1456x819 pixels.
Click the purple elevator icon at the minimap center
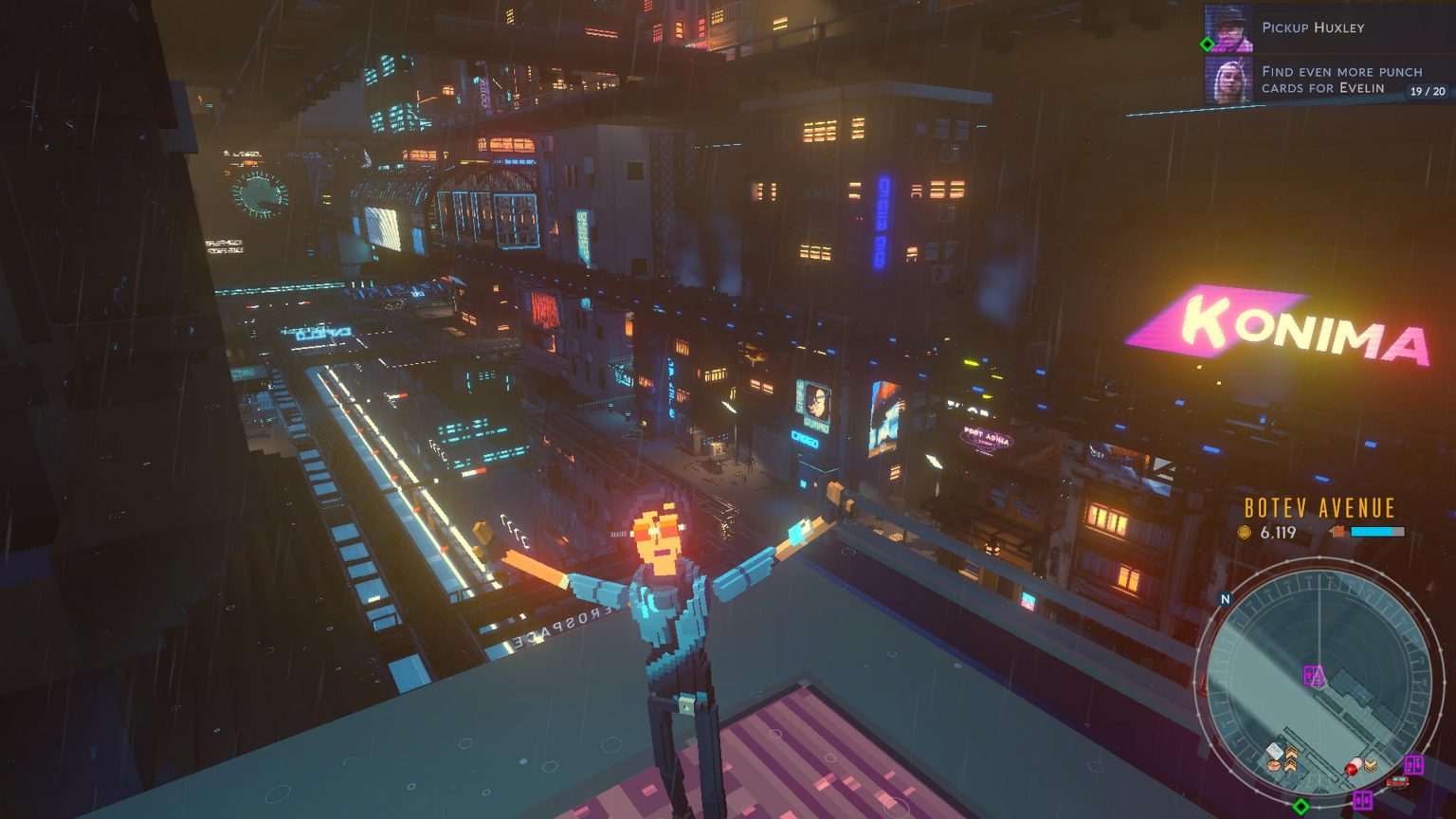(1312, 675)
